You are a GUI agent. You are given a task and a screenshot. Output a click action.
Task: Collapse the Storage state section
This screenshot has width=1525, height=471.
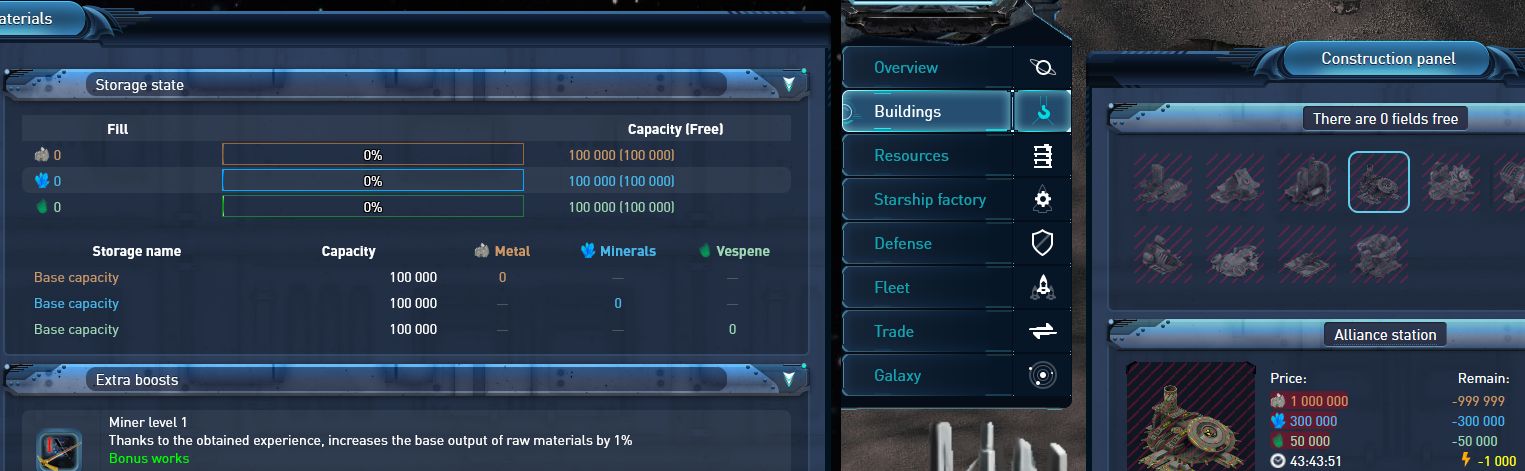pos(789,85)
